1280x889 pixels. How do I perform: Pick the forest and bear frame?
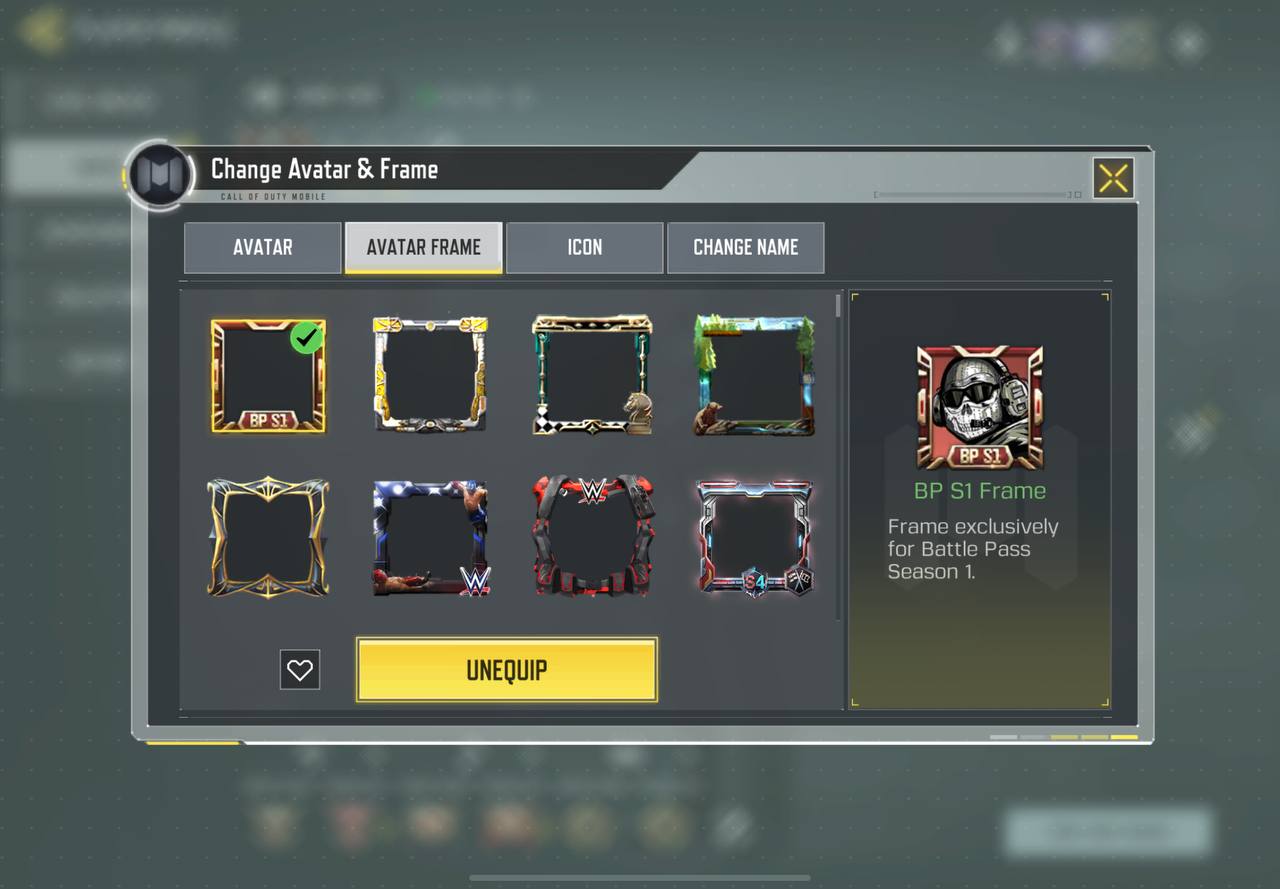(x=754, y=376)
